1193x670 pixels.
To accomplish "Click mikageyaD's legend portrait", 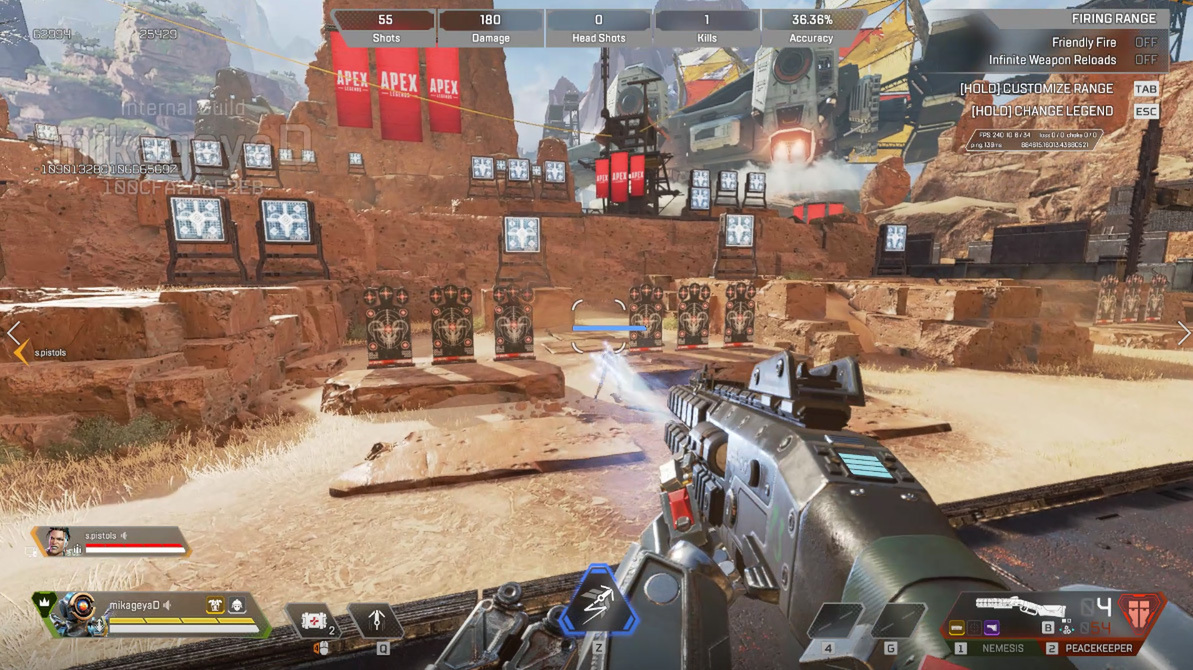I will coord(80,612).
